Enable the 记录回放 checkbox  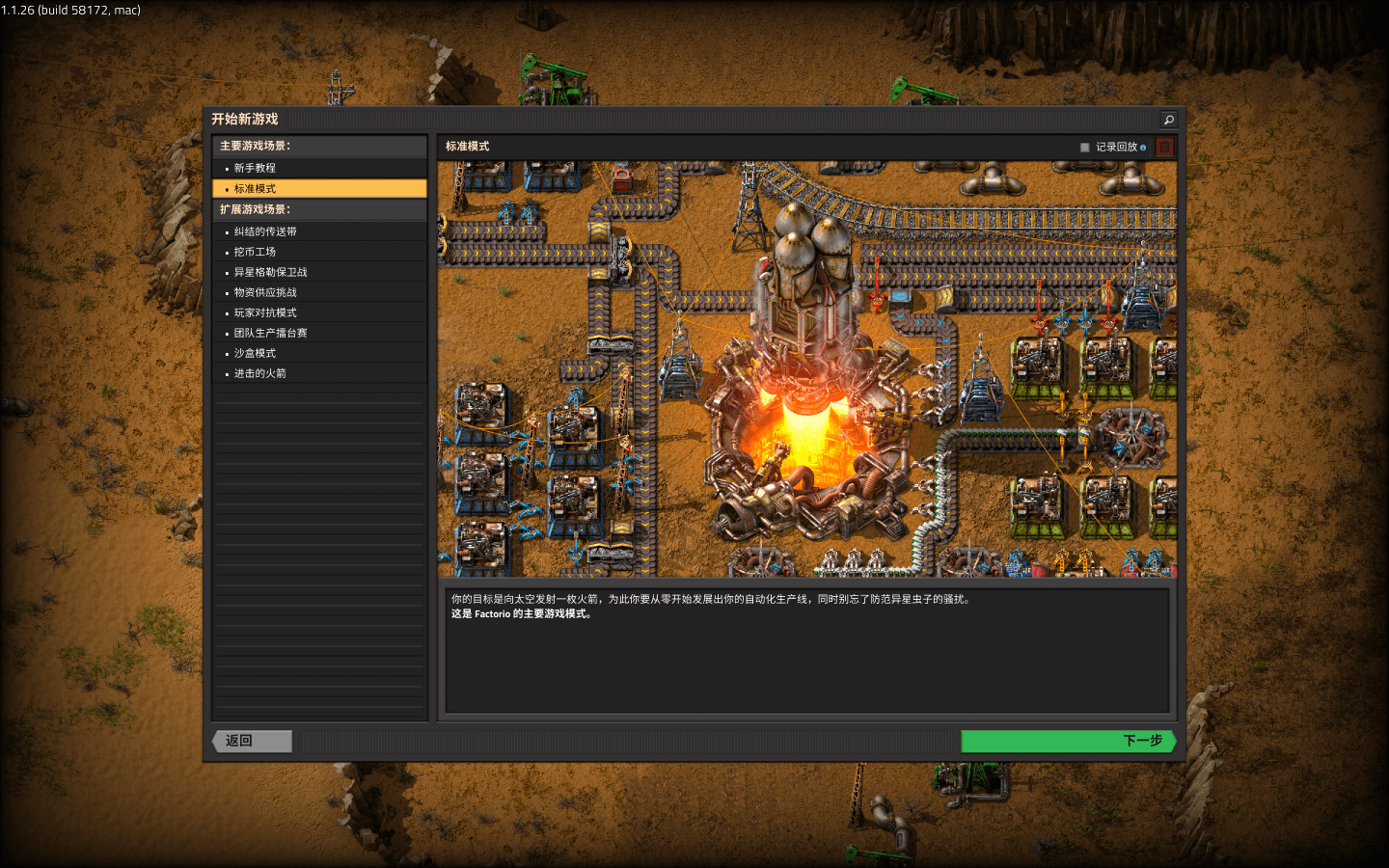coord(1084,146)
